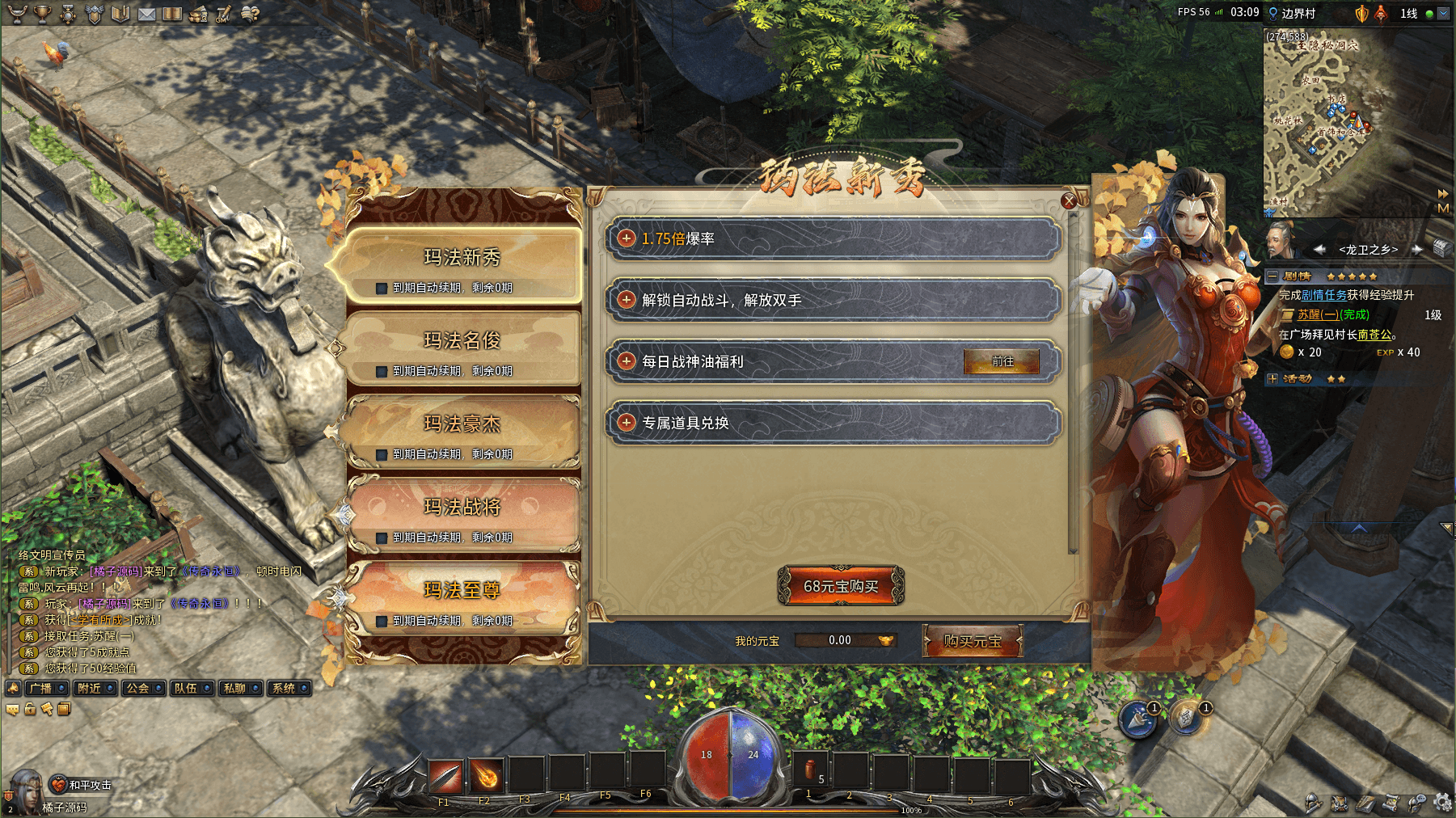Switch chat to the 广播 channel
The height and width of the screenshot is (818, 1456).
click(x=46, y=689)
